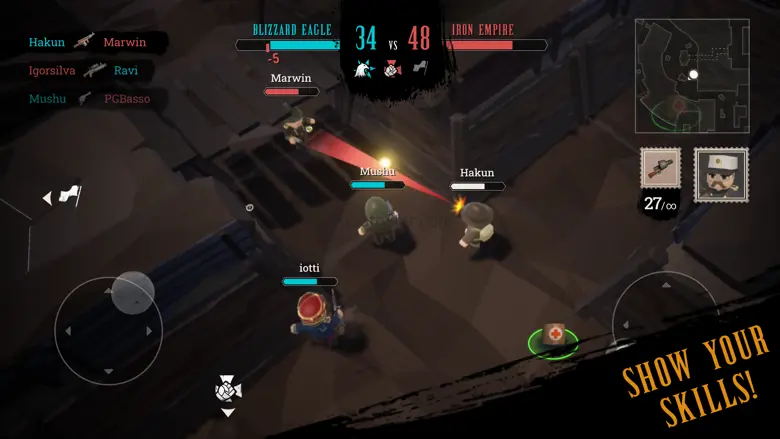Tap the movement joystick knob
Viewport: 780px width, 439px height.
[x=133, y=294]
